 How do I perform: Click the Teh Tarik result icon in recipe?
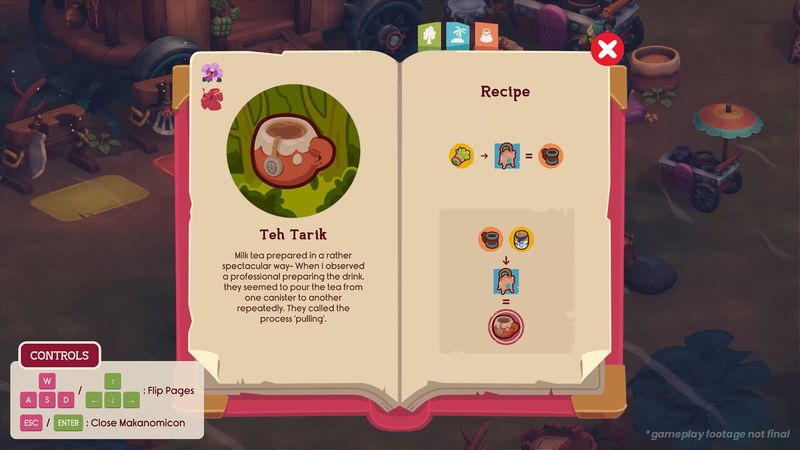point(506,326)
